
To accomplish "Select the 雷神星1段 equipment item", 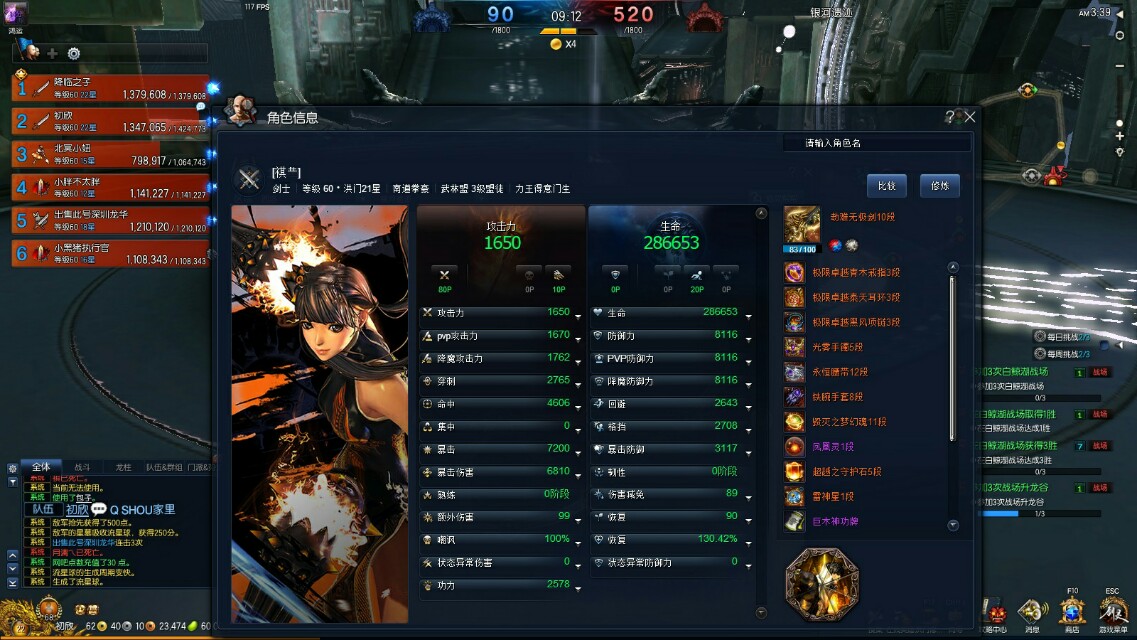I will tap(794, 497).
